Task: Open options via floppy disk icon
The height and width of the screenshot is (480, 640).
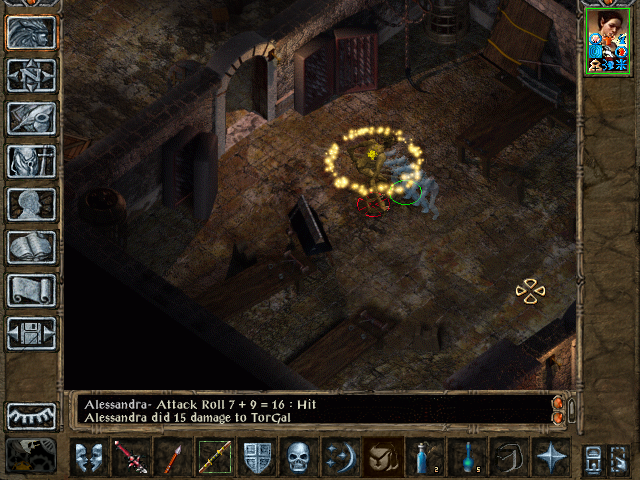Action: (32, 333)
